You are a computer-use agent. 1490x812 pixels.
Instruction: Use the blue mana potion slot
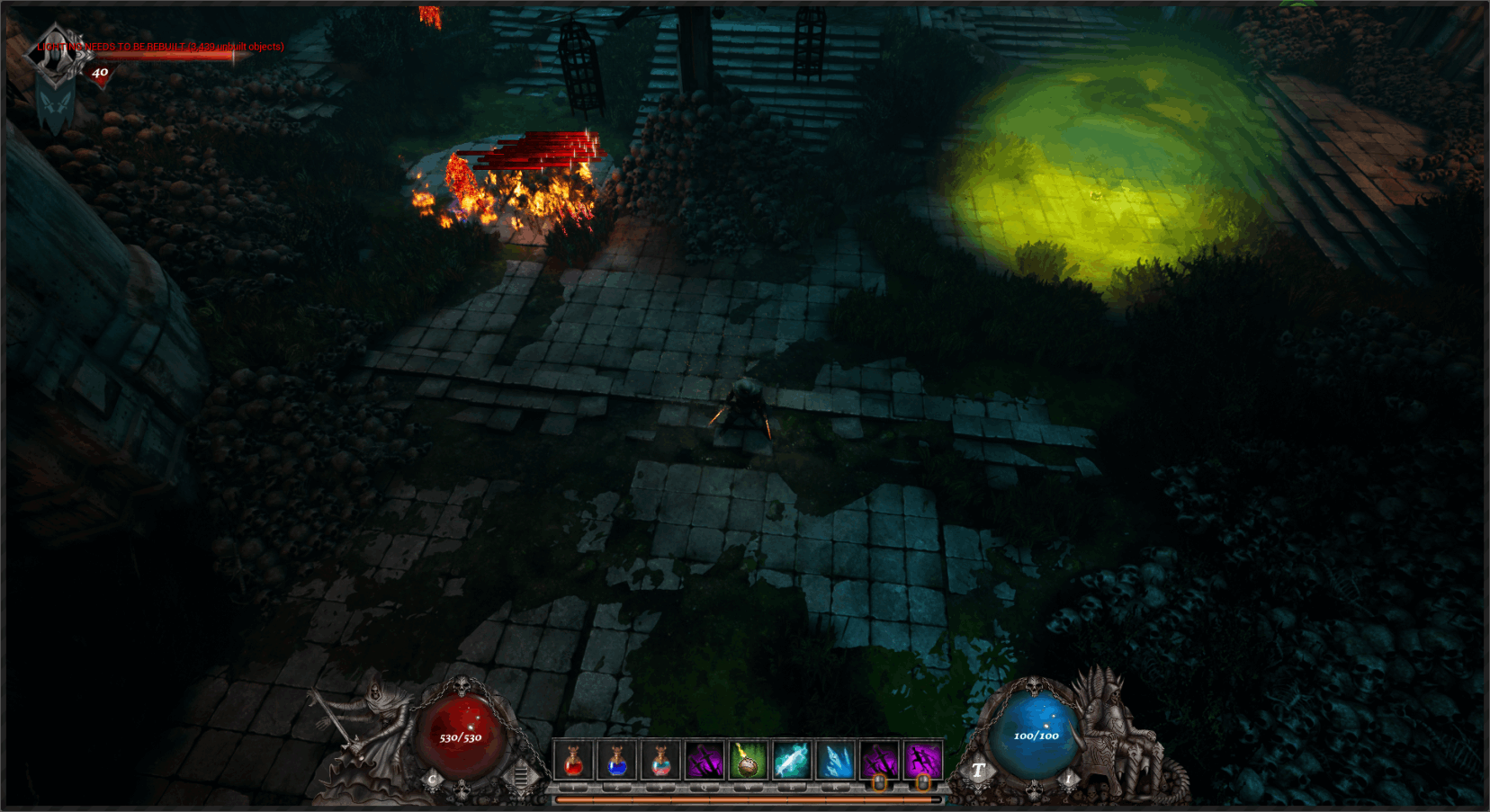coord(616,761)
